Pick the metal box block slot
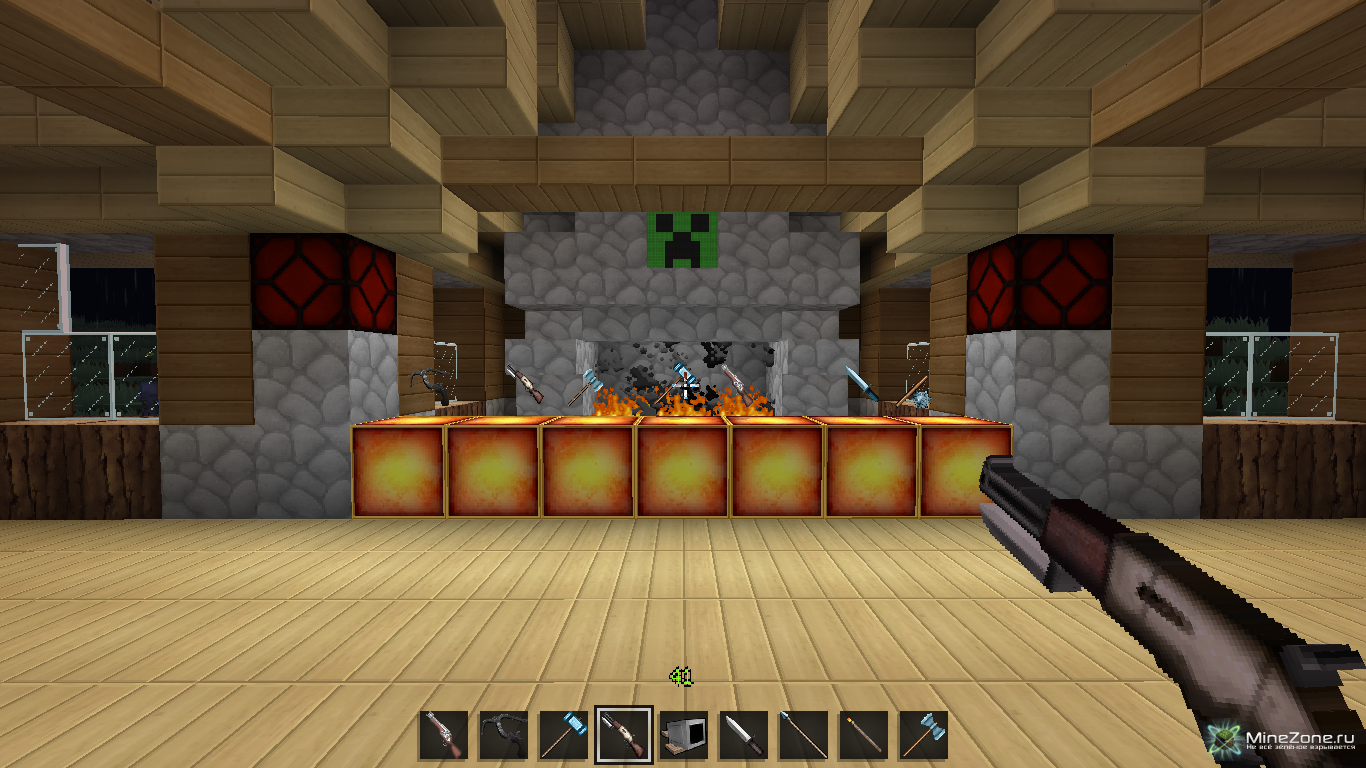 click(684, 735)
